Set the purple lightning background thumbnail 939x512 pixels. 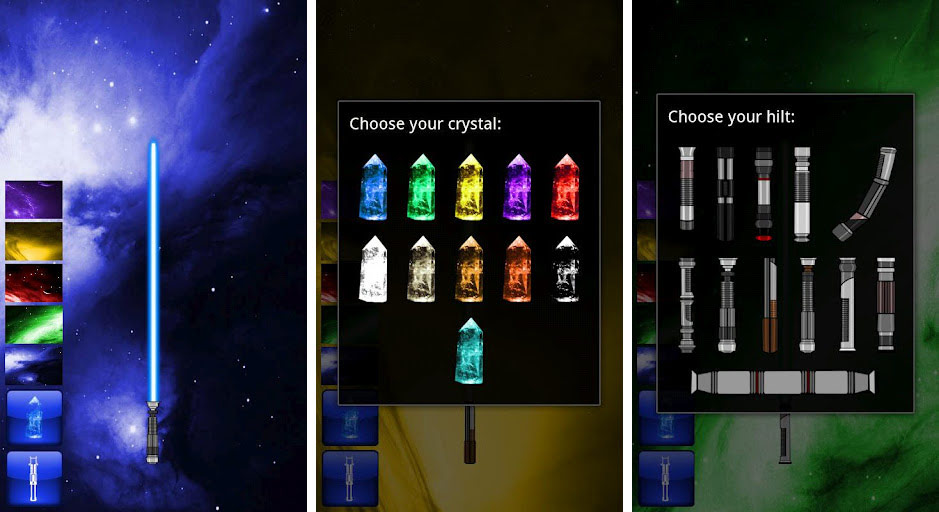(34, 199)
